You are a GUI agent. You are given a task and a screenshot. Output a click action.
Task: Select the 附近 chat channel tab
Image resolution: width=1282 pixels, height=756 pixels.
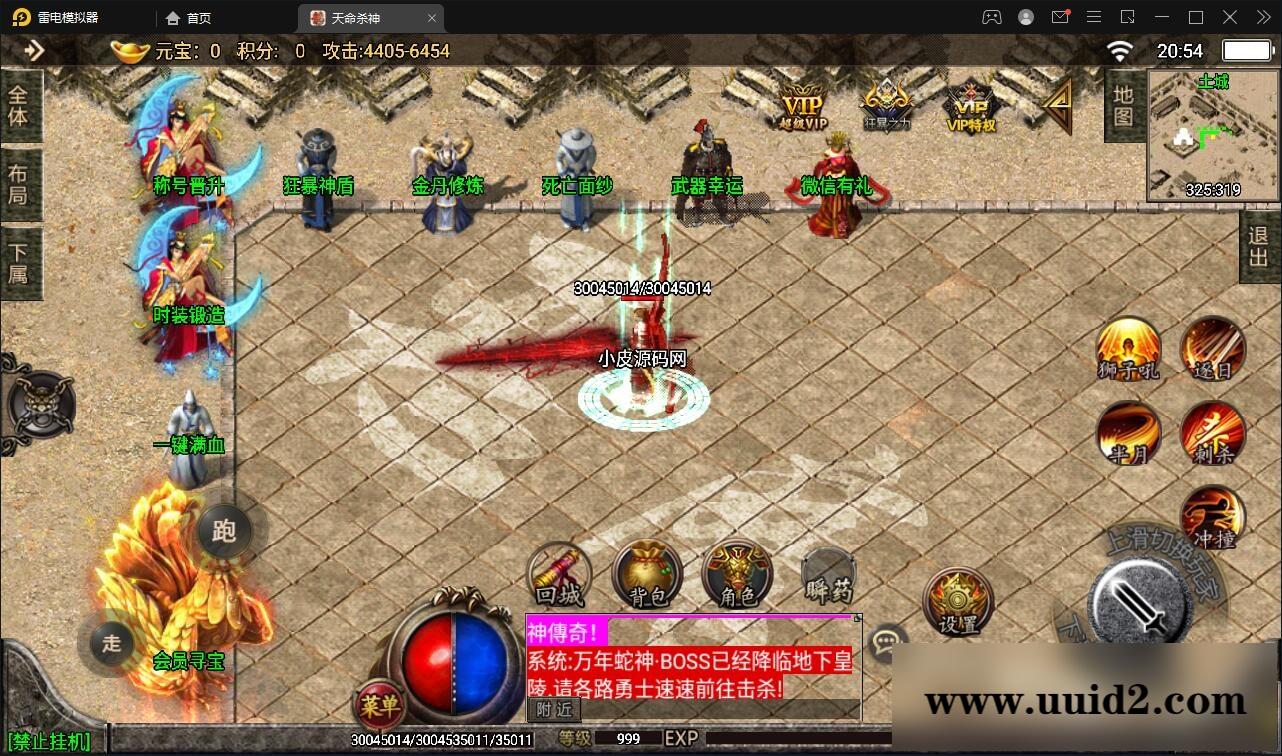(x=553, y=710)
